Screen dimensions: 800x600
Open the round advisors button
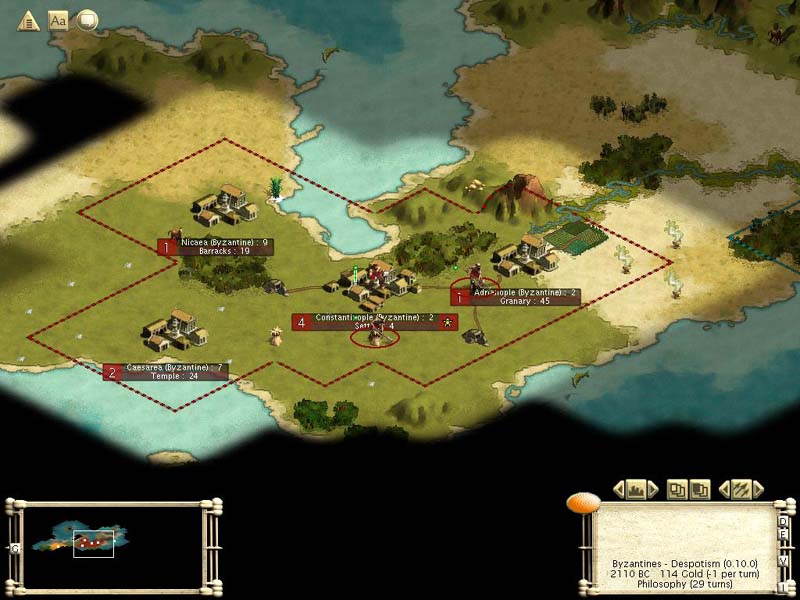pyautogui.click(x=88, y=20)
